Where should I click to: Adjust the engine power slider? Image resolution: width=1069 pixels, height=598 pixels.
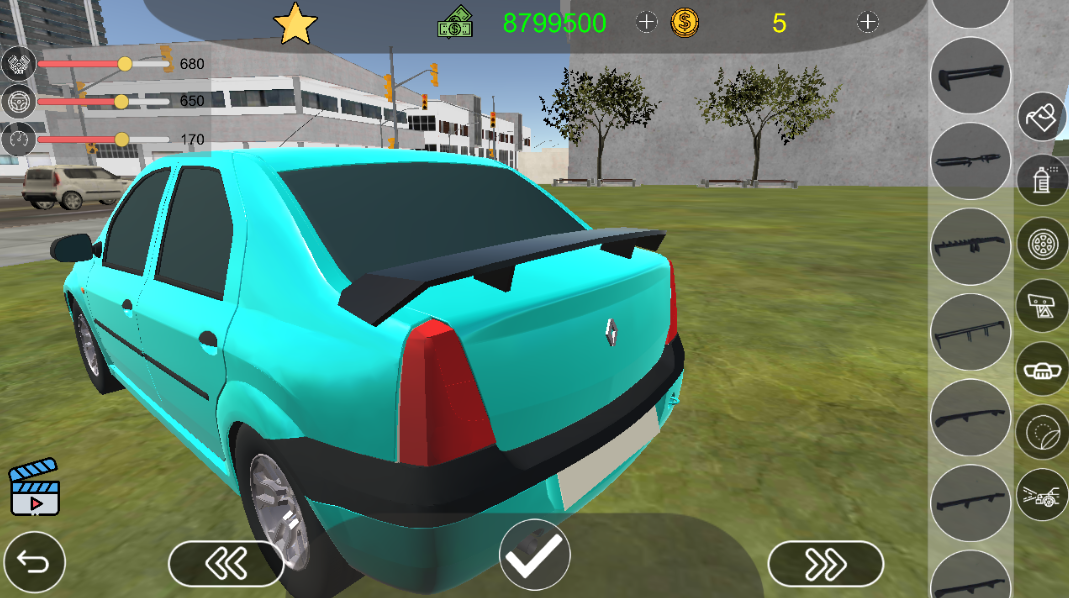[x=125, y=64]
